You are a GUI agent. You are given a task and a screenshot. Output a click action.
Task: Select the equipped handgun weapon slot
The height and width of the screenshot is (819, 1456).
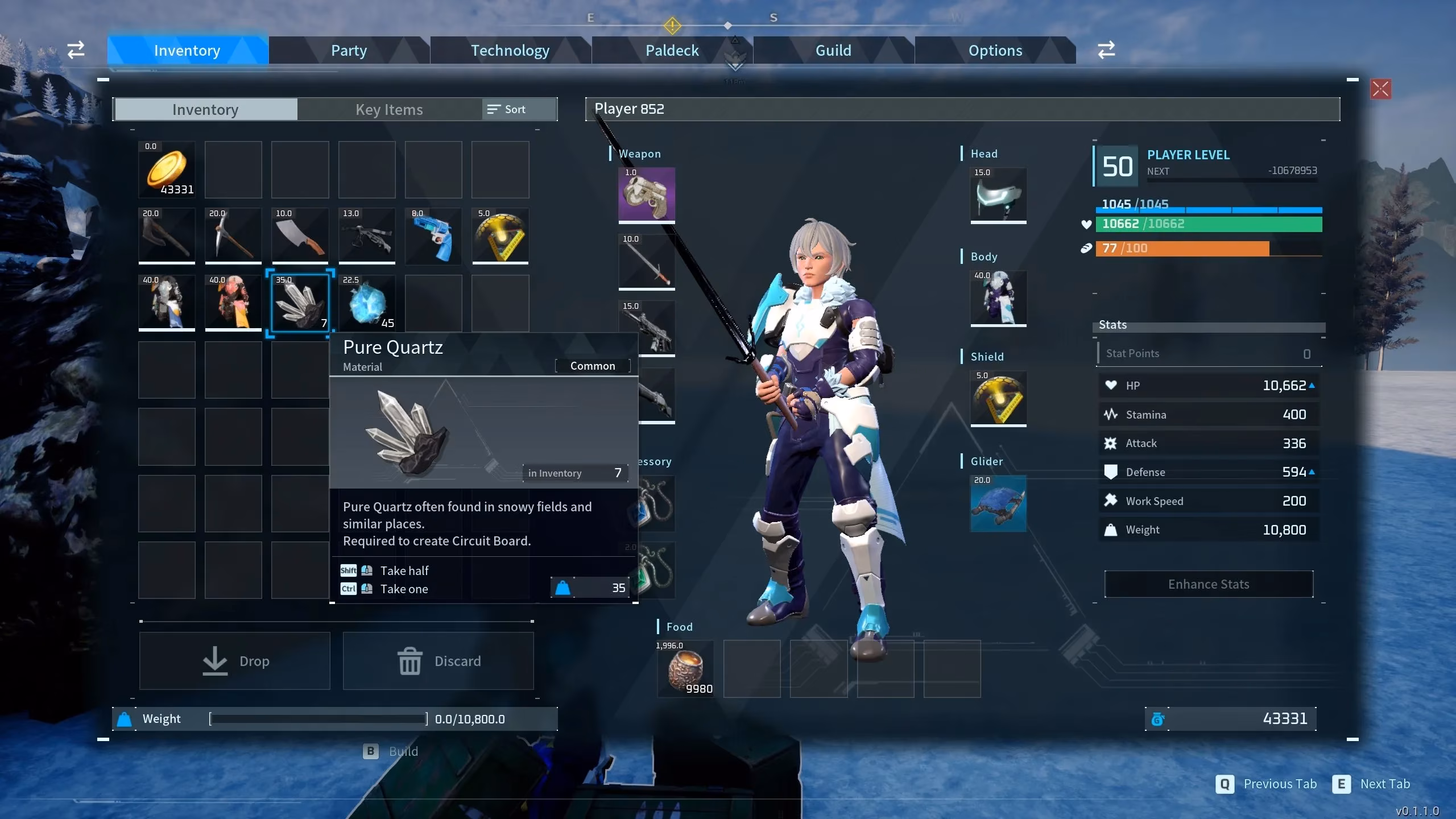(x=647, y=196)
